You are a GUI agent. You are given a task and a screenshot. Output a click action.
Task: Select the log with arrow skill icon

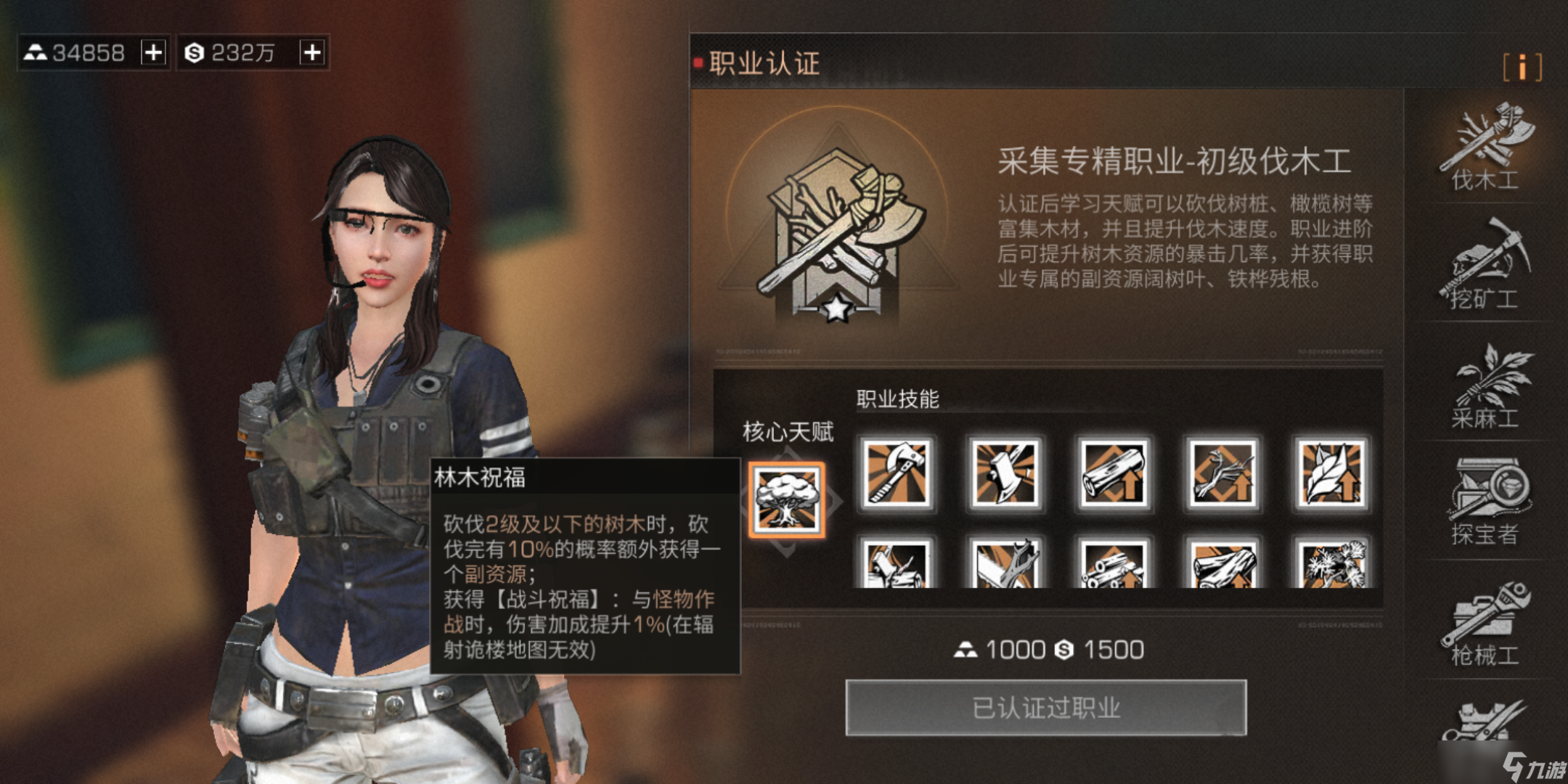tap(1114, 473)
